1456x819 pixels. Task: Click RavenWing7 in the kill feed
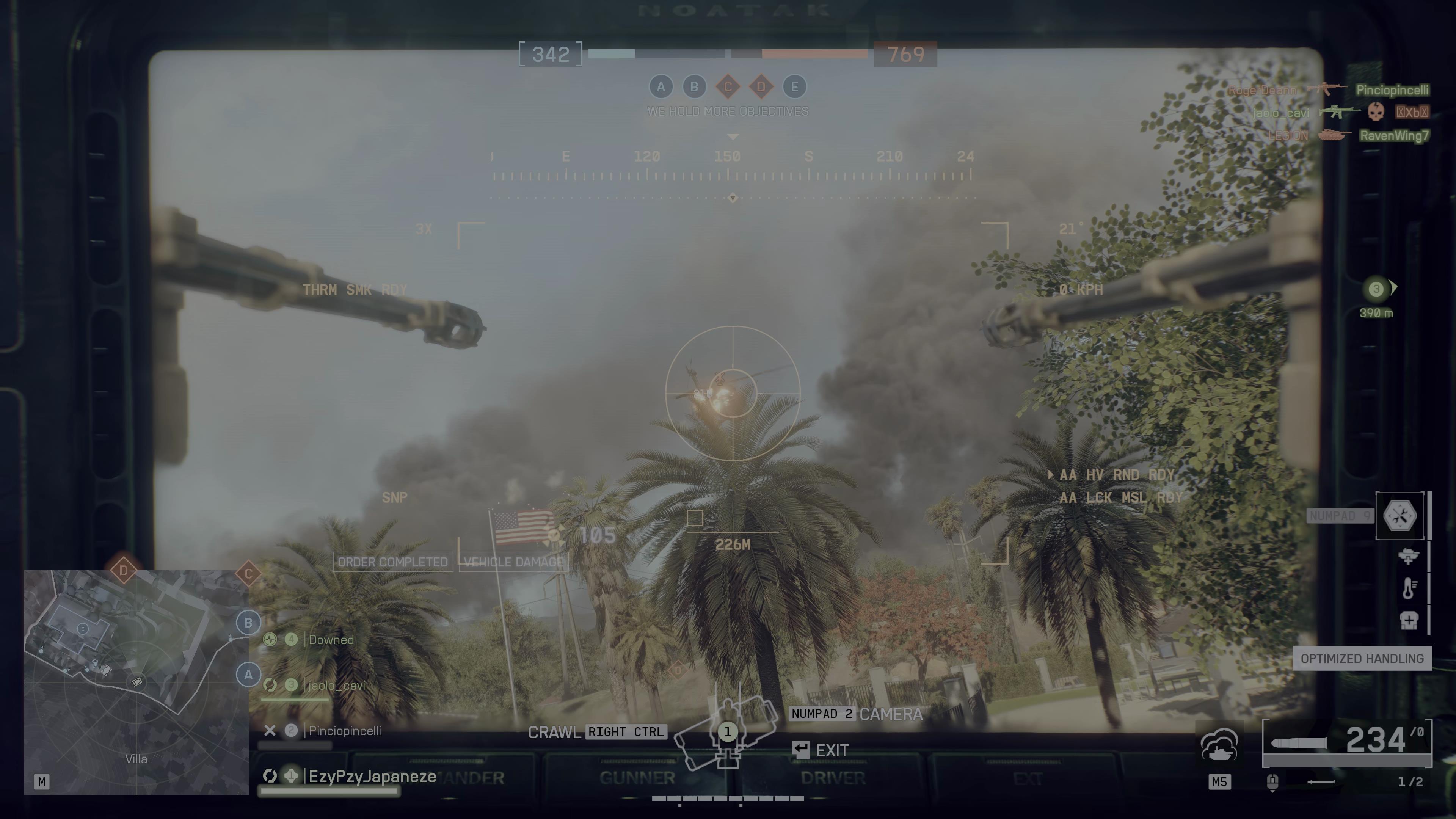[x=1394, y=136]
